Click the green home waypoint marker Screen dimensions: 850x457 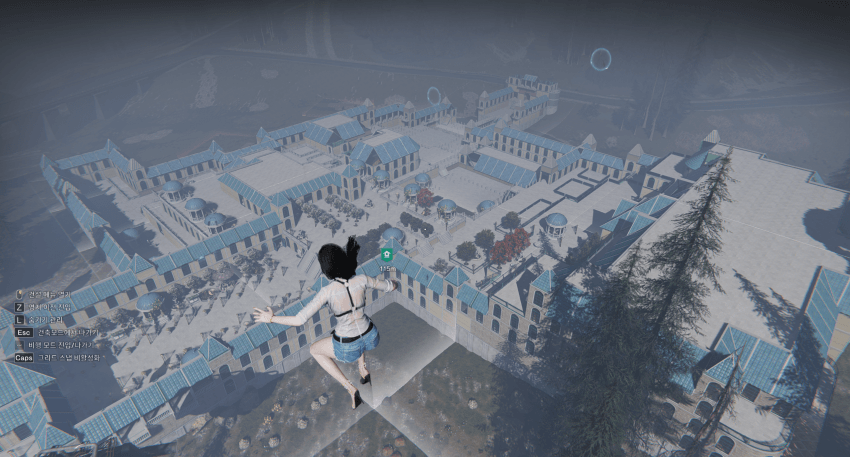click(x=387, y=256)
